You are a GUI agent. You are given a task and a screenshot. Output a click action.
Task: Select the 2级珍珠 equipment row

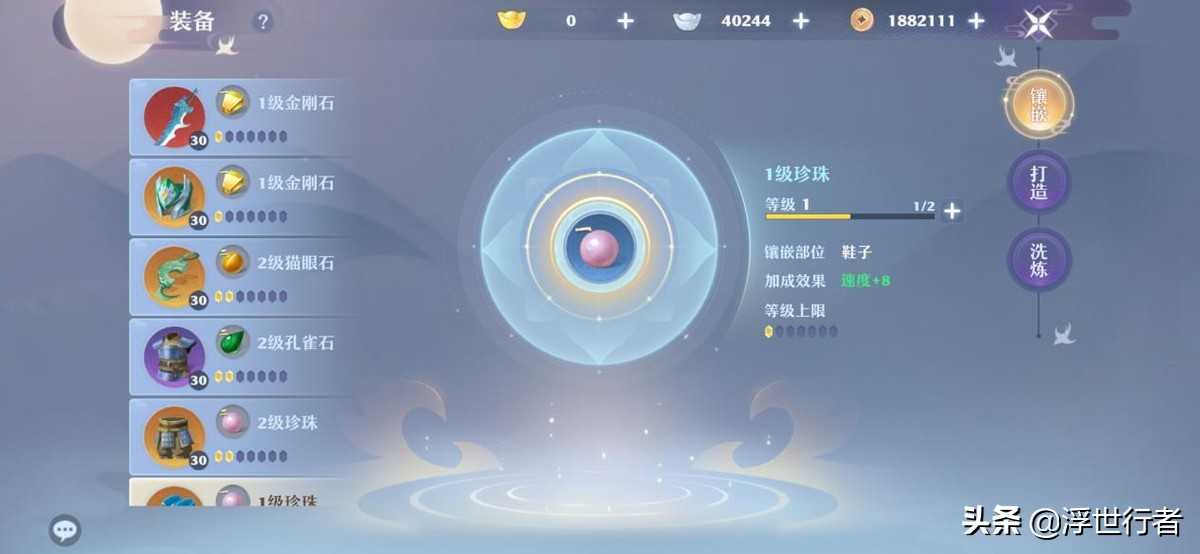240,436
